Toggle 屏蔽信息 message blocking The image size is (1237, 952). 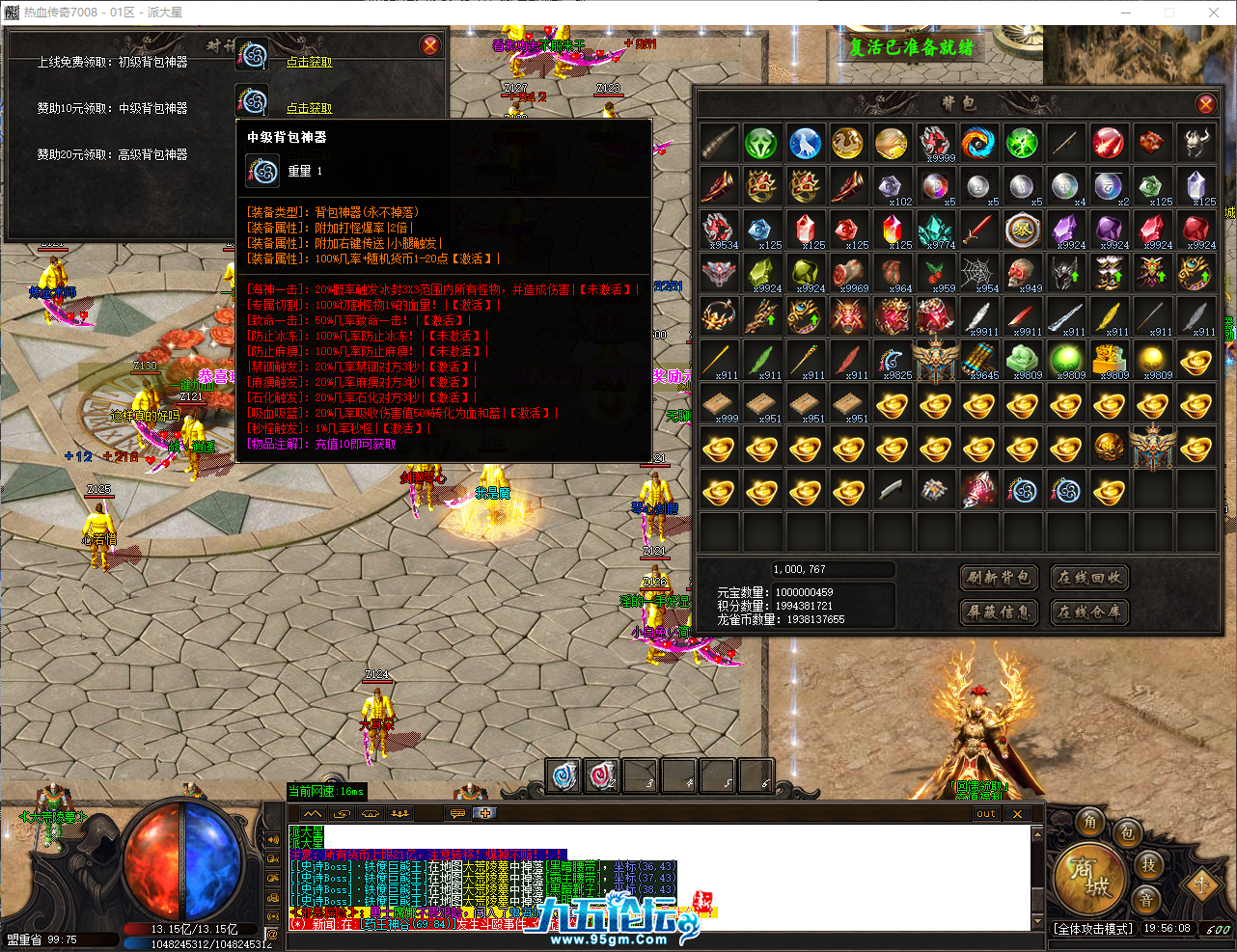(999, 612)
